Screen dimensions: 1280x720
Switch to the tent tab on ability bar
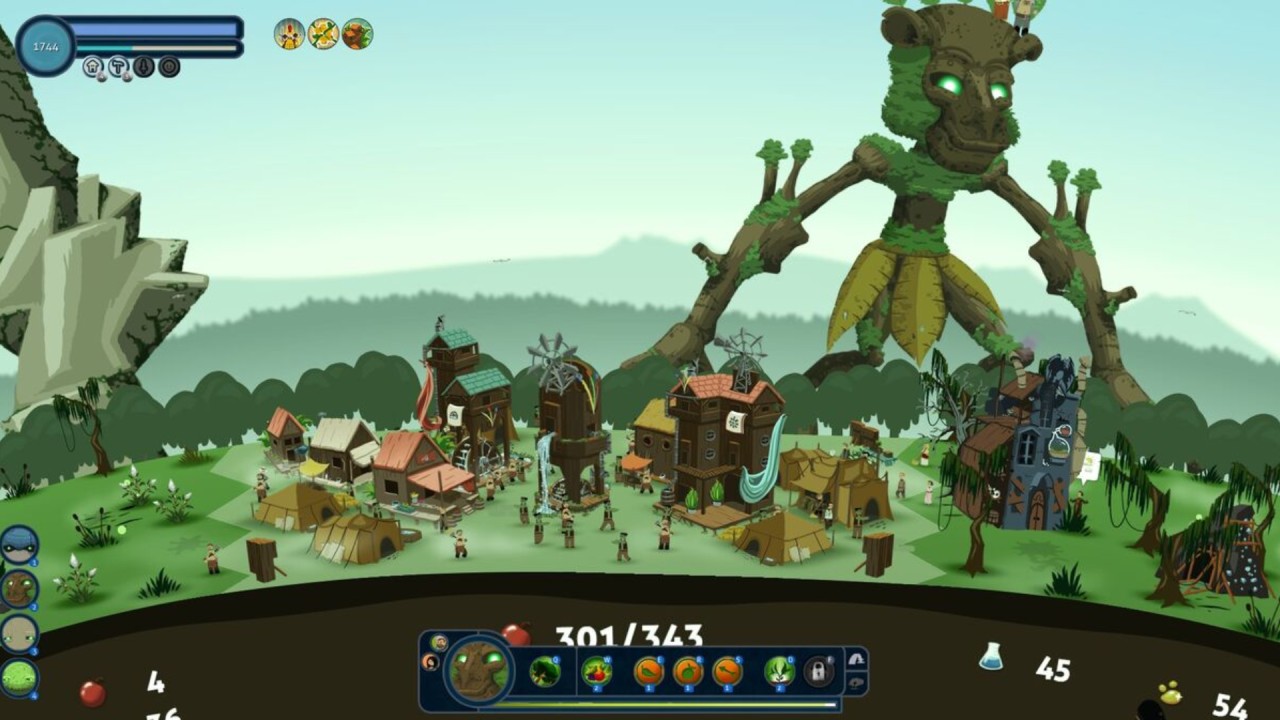[856, 659]
